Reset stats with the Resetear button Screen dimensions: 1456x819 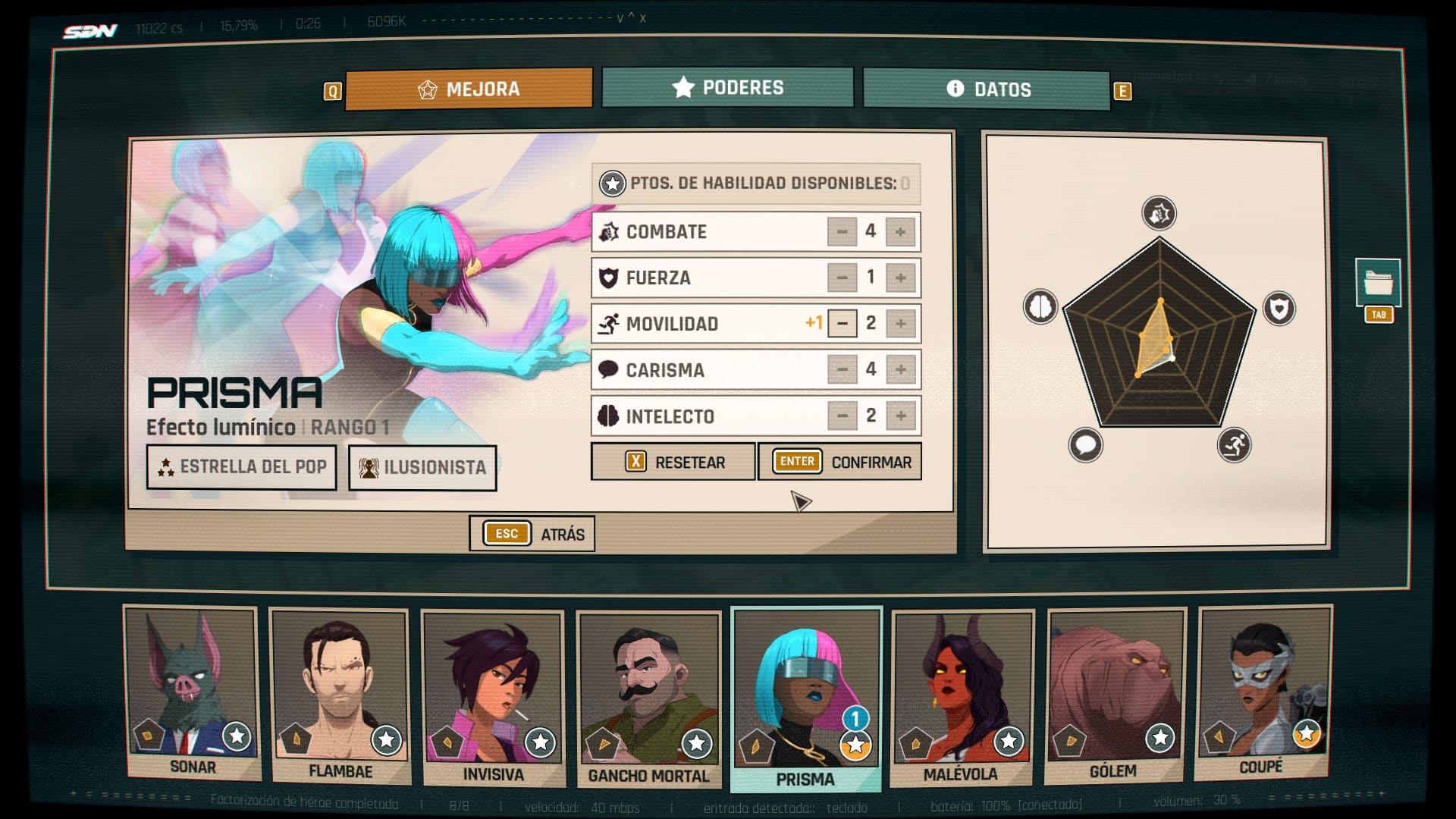pos(673,462)
